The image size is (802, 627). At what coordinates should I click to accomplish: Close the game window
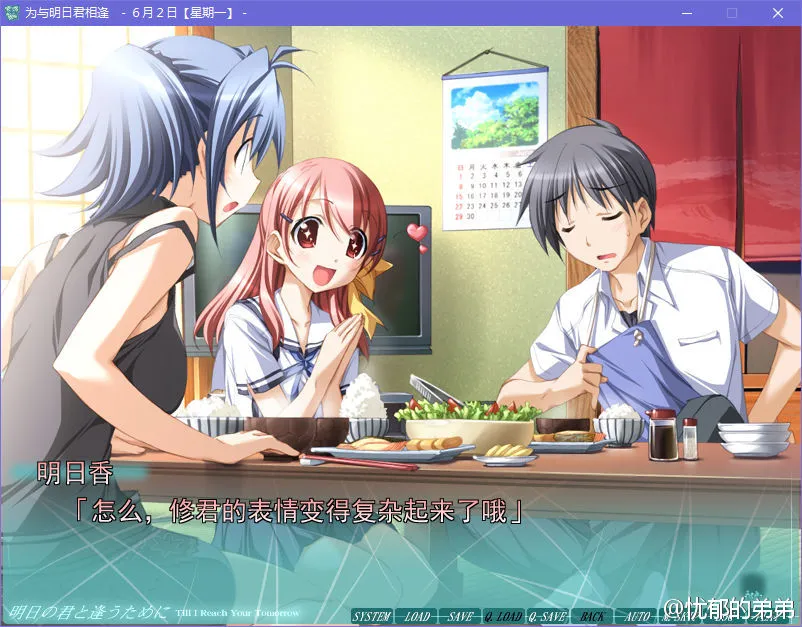(778, 13)
